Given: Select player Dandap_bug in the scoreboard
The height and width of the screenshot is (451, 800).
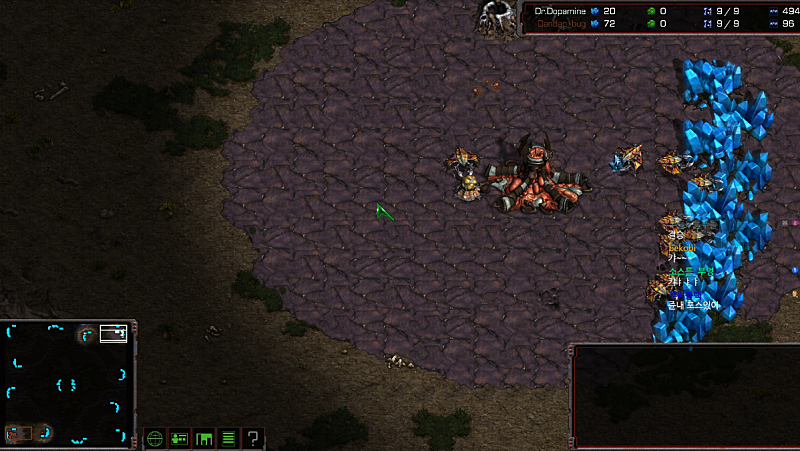Looking at the screenshot, I should click(x=562, y=23).
